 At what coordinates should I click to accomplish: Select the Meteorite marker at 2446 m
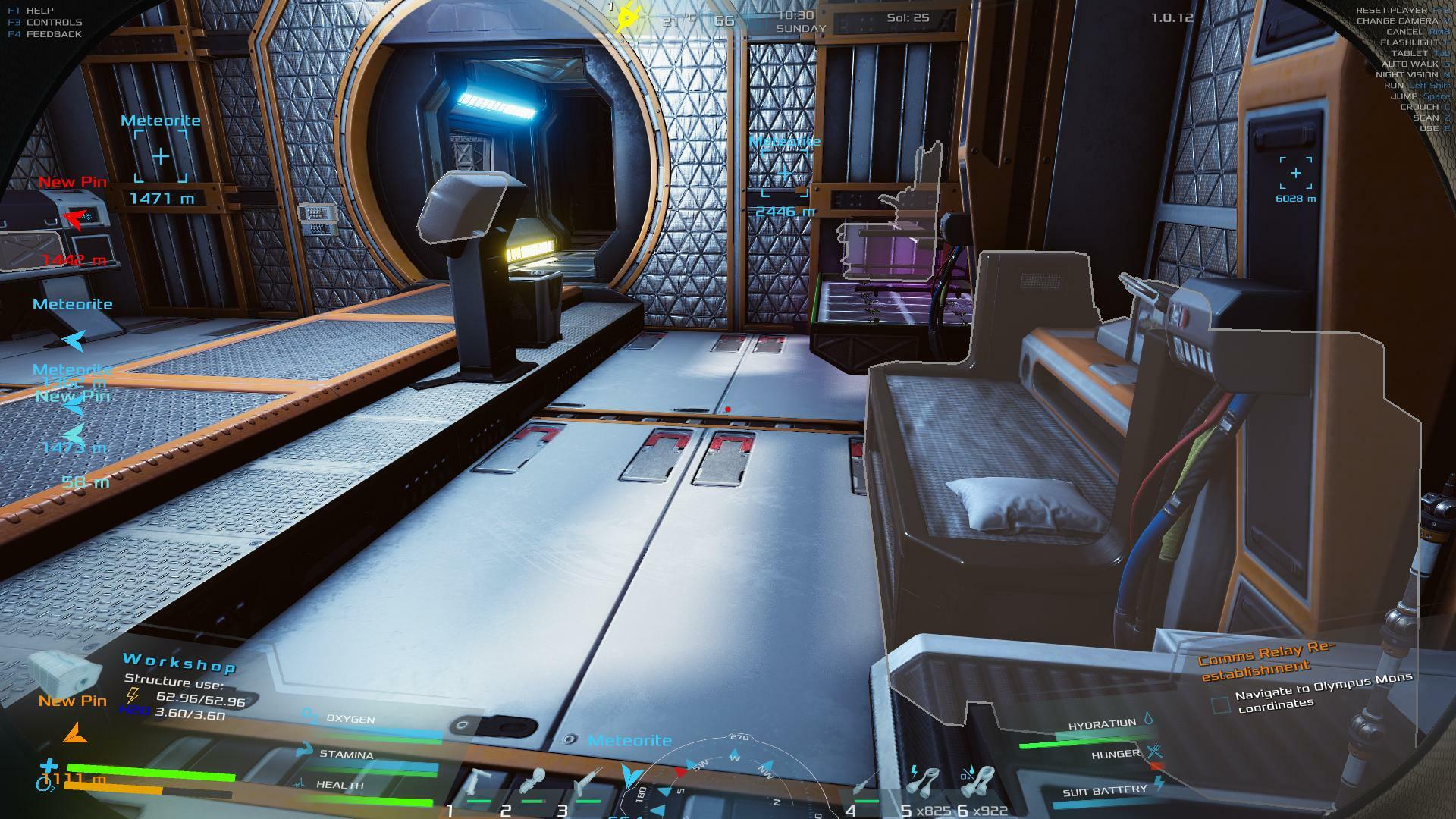[784, 174]
